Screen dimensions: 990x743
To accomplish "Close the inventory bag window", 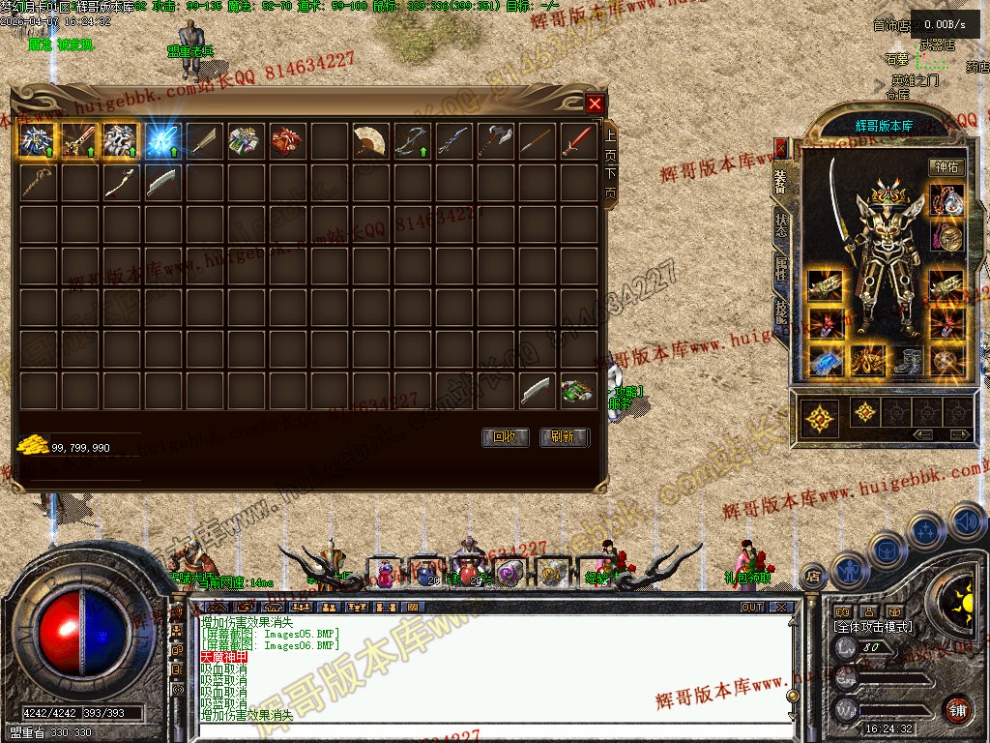I will pyautogui.click(x=595, y=104).
